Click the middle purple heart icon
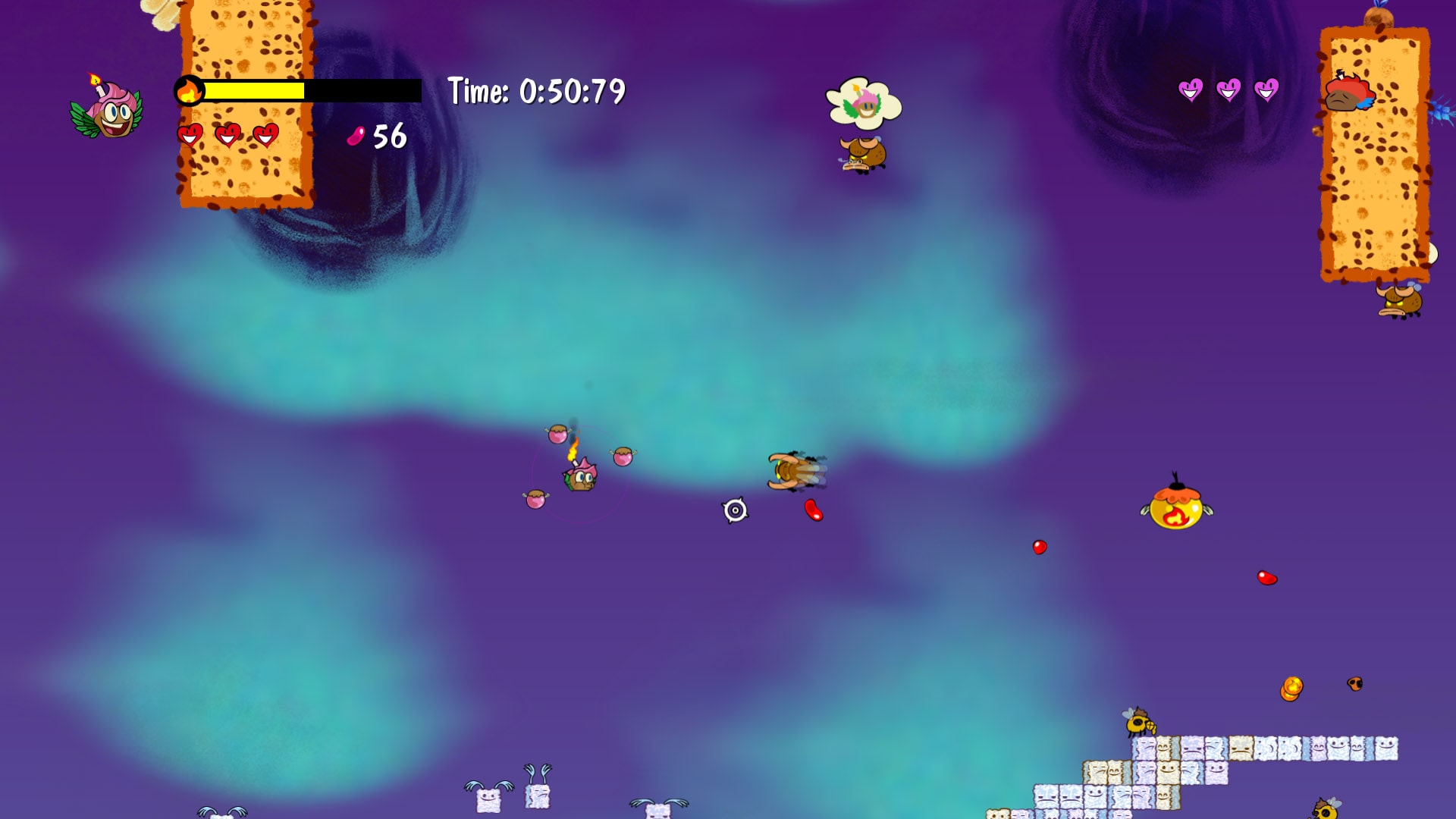The width and height of the screenshot is (1456, 819). point(1228,89)
